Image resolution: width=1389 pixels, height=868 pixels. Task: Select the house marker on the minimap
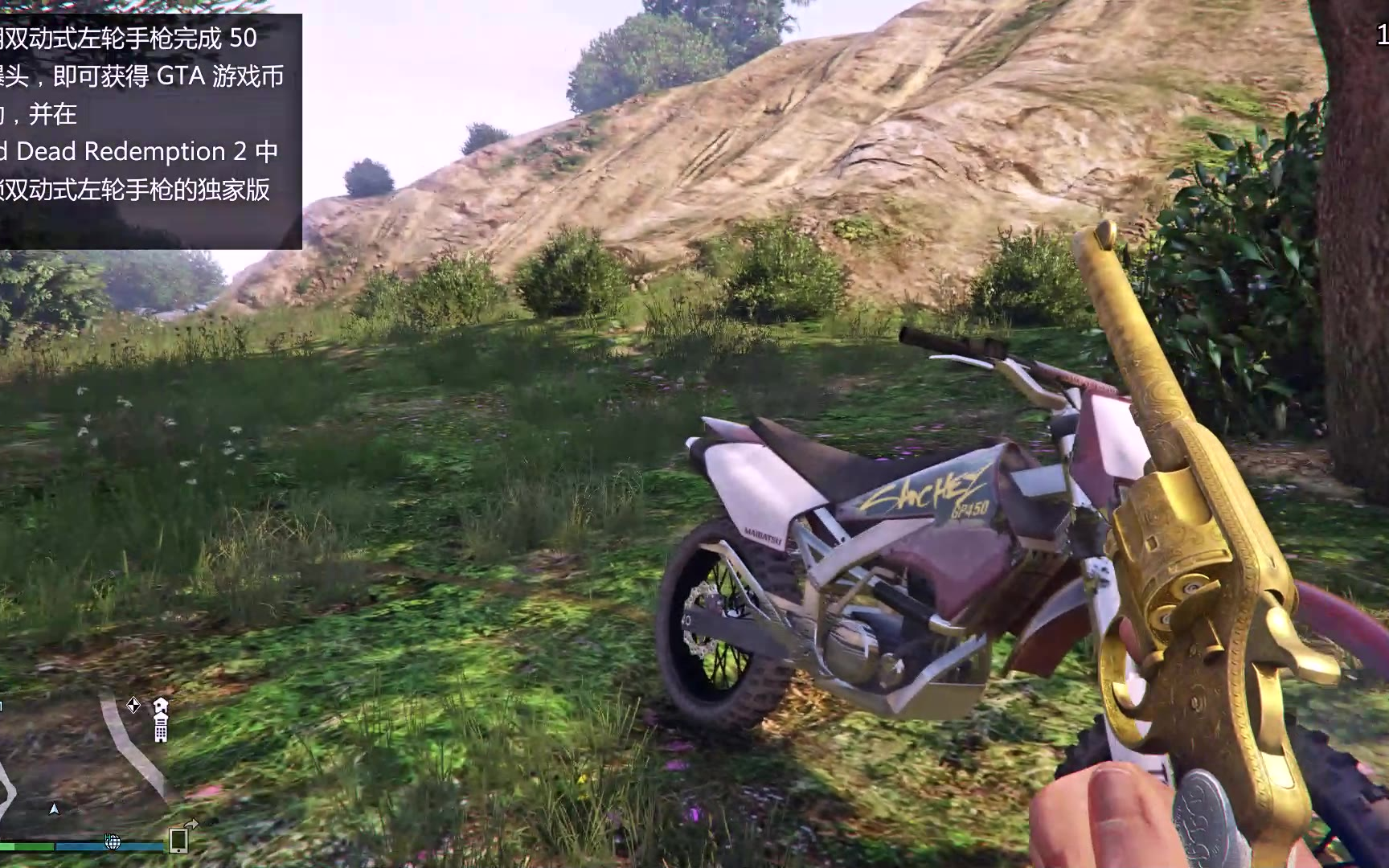coord(161,706)
